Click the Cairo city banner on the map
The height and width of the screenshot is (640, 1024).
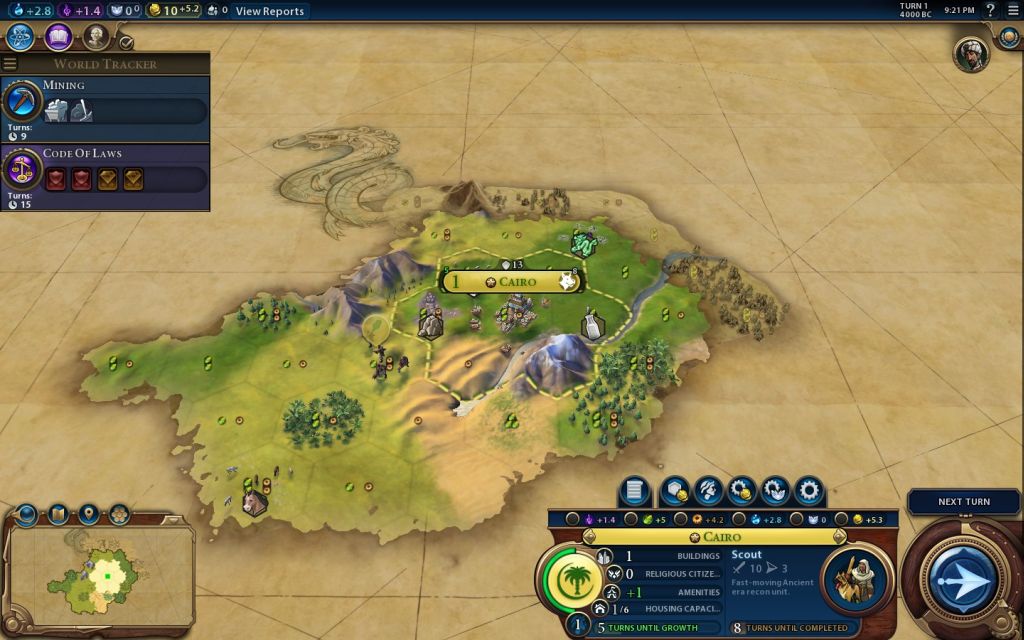click(512, 282)
